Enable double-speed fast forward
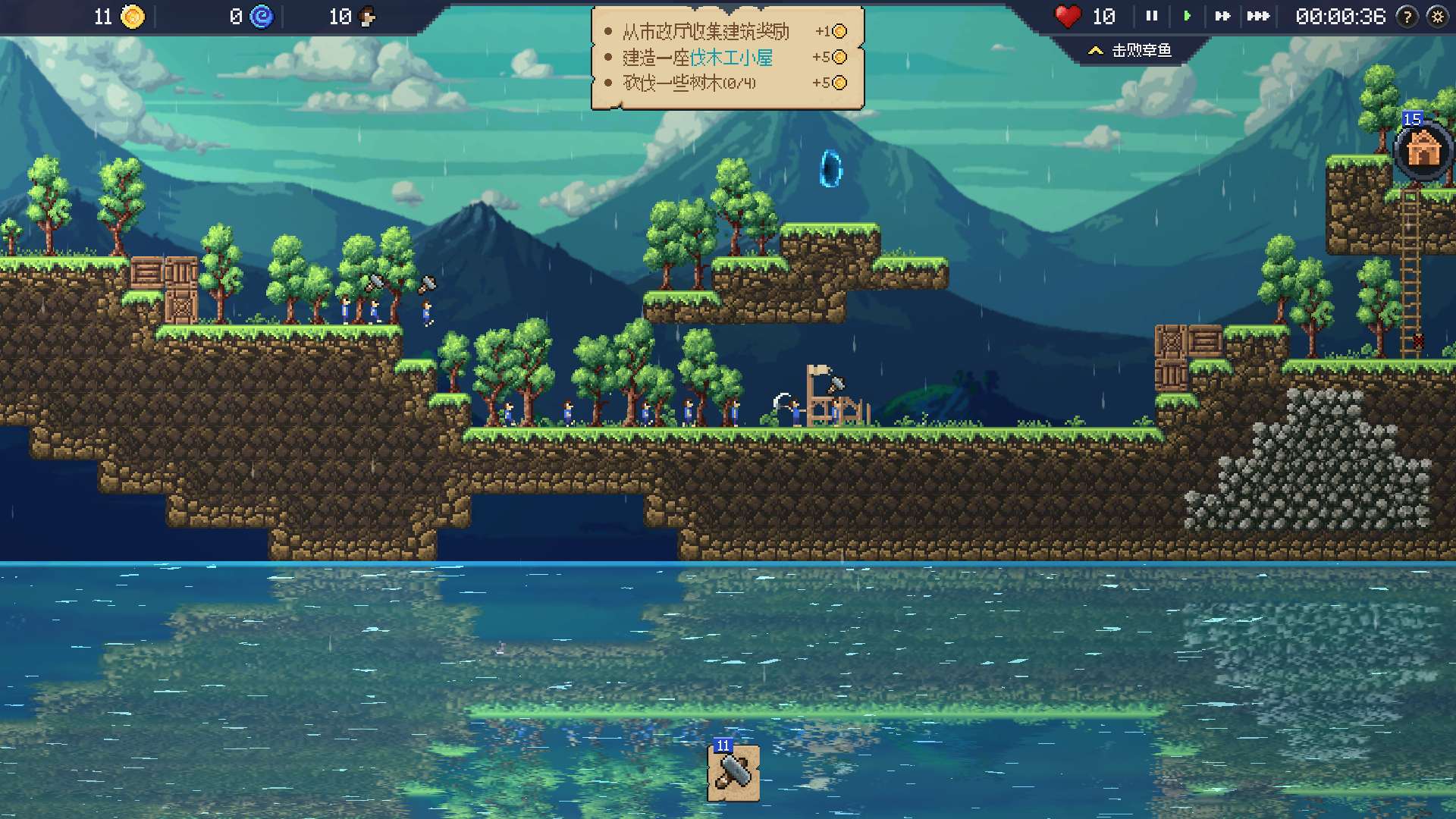The width and height of the screenshot is (1456, 819). coord(1224,15)
